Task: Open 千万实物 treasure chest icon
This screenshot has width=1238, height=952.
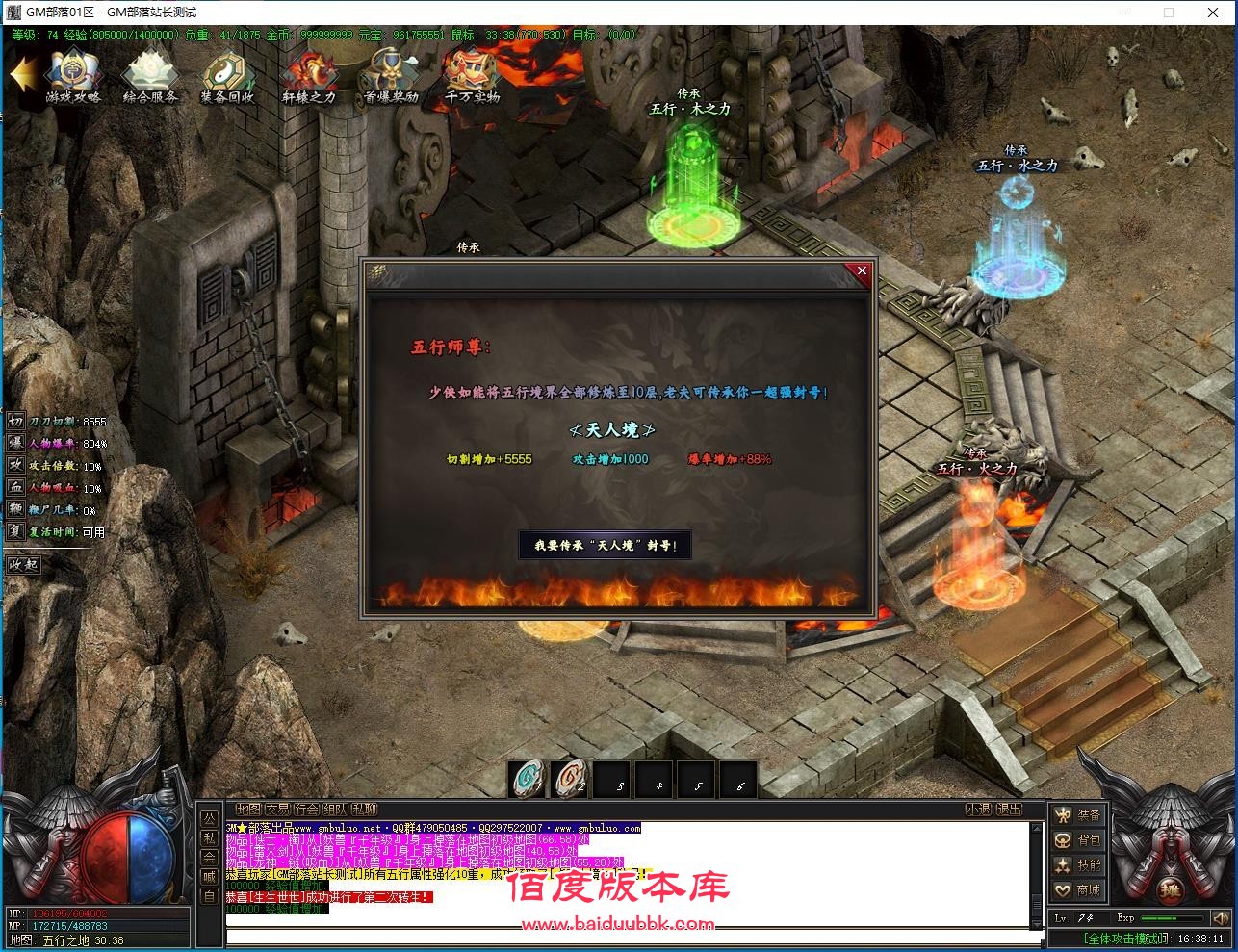Action: [x=472, y=76]
